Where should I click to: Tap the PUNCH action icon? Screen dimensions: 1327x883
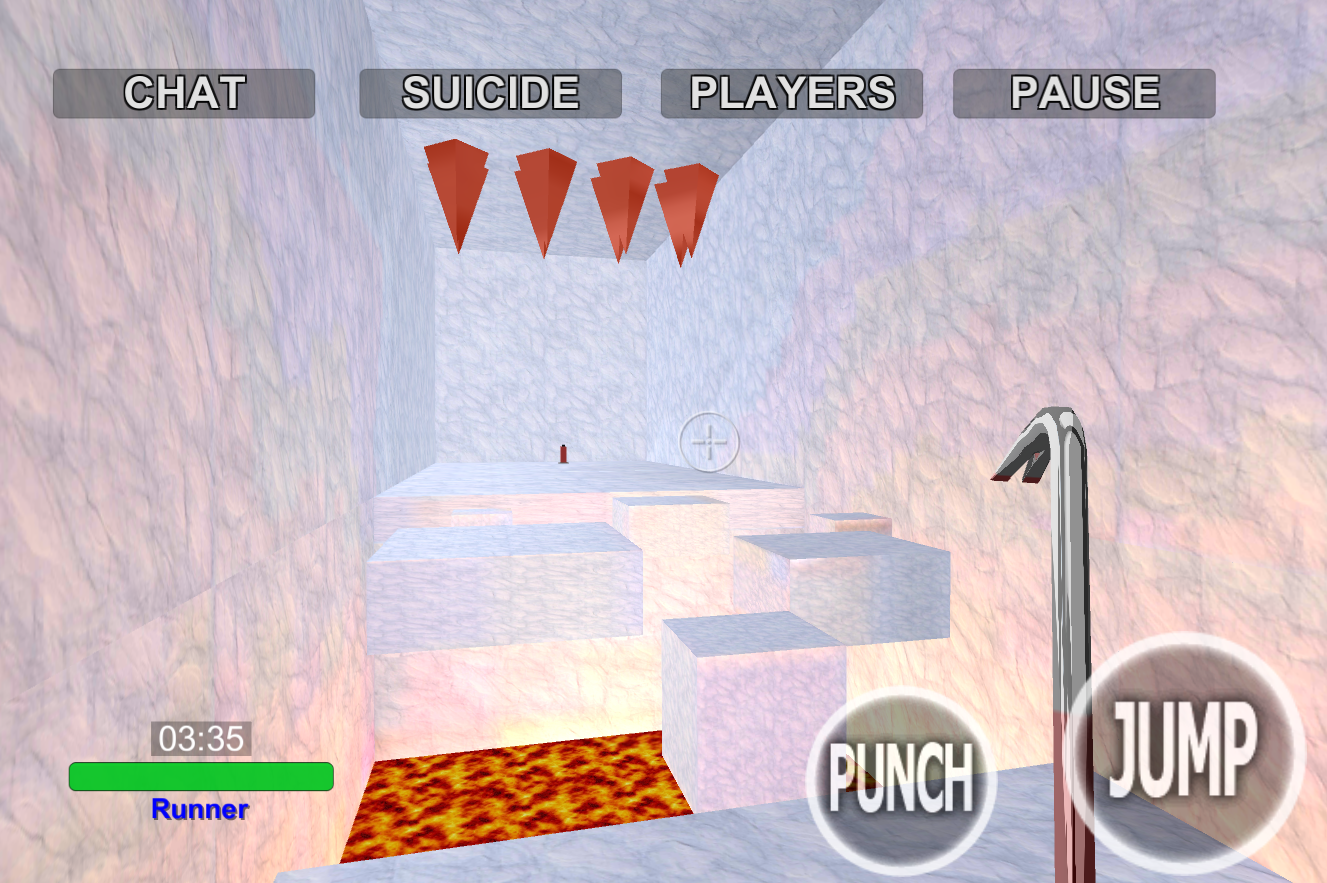(901, 778)
